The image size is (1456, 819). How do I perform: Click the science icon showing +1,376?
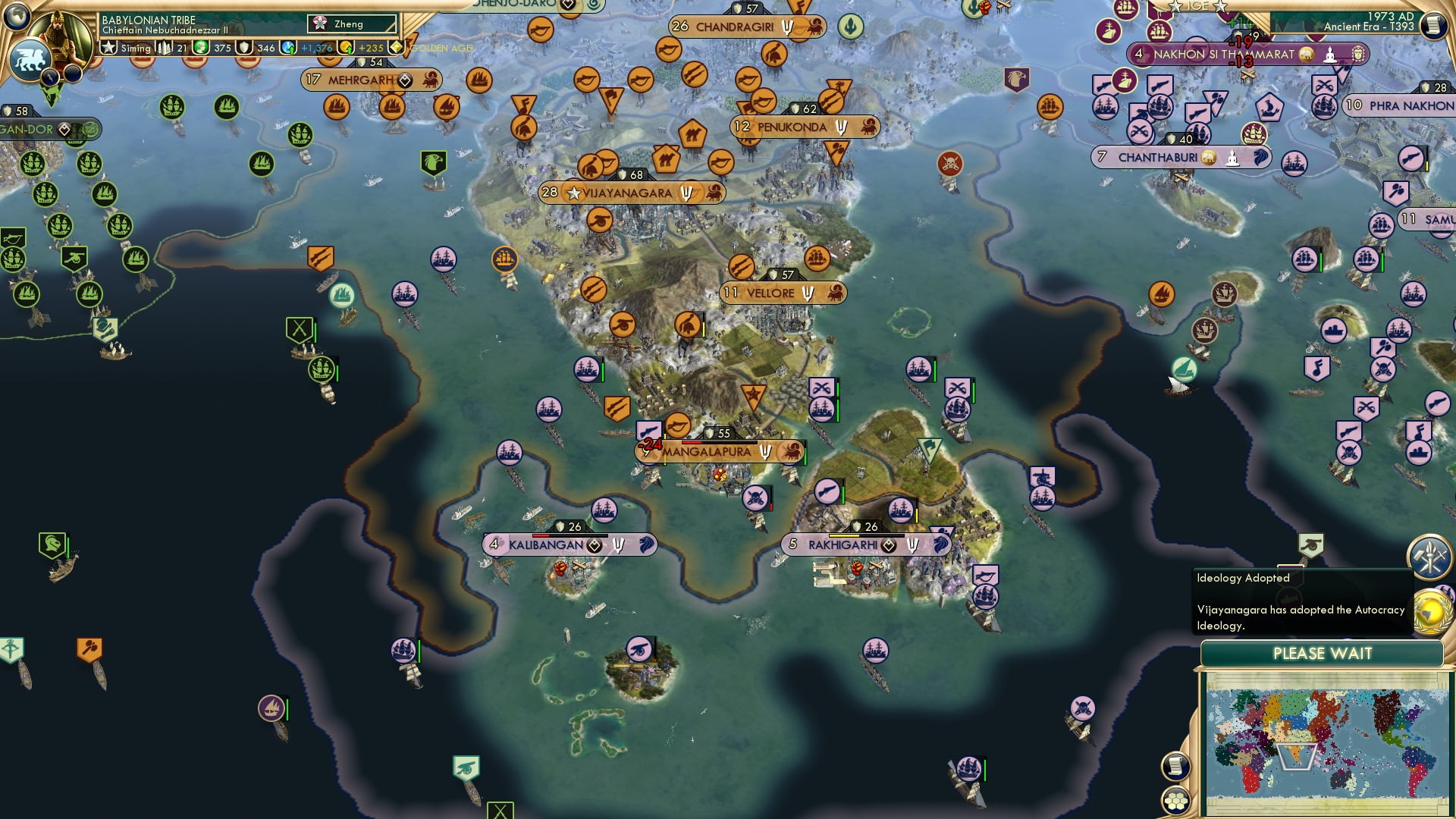[x=287, y=48]
